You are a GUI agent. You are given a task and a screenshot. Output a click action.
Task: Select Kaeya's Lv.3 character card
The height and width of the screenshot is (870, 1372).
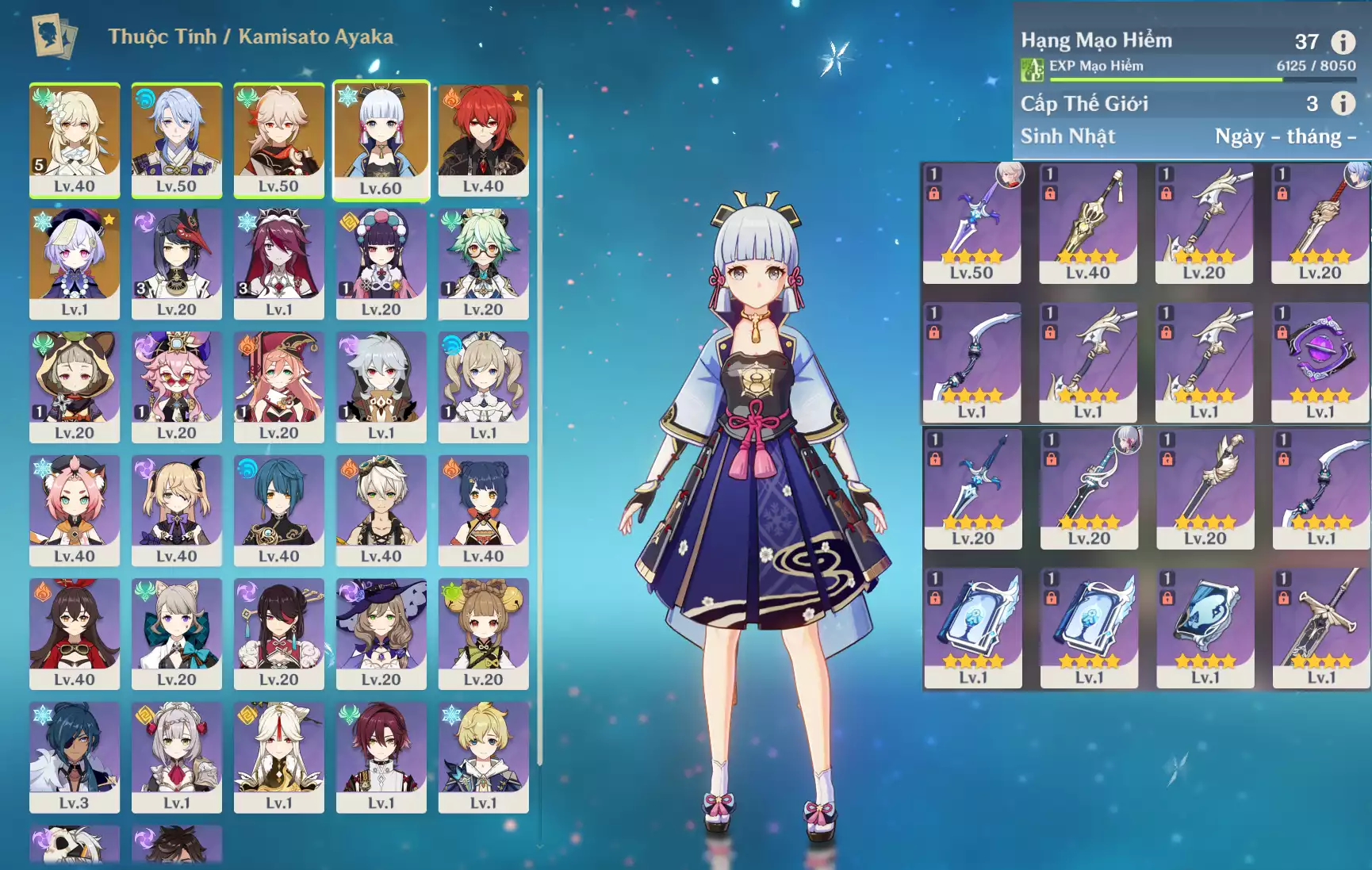(x=75, y=756)
